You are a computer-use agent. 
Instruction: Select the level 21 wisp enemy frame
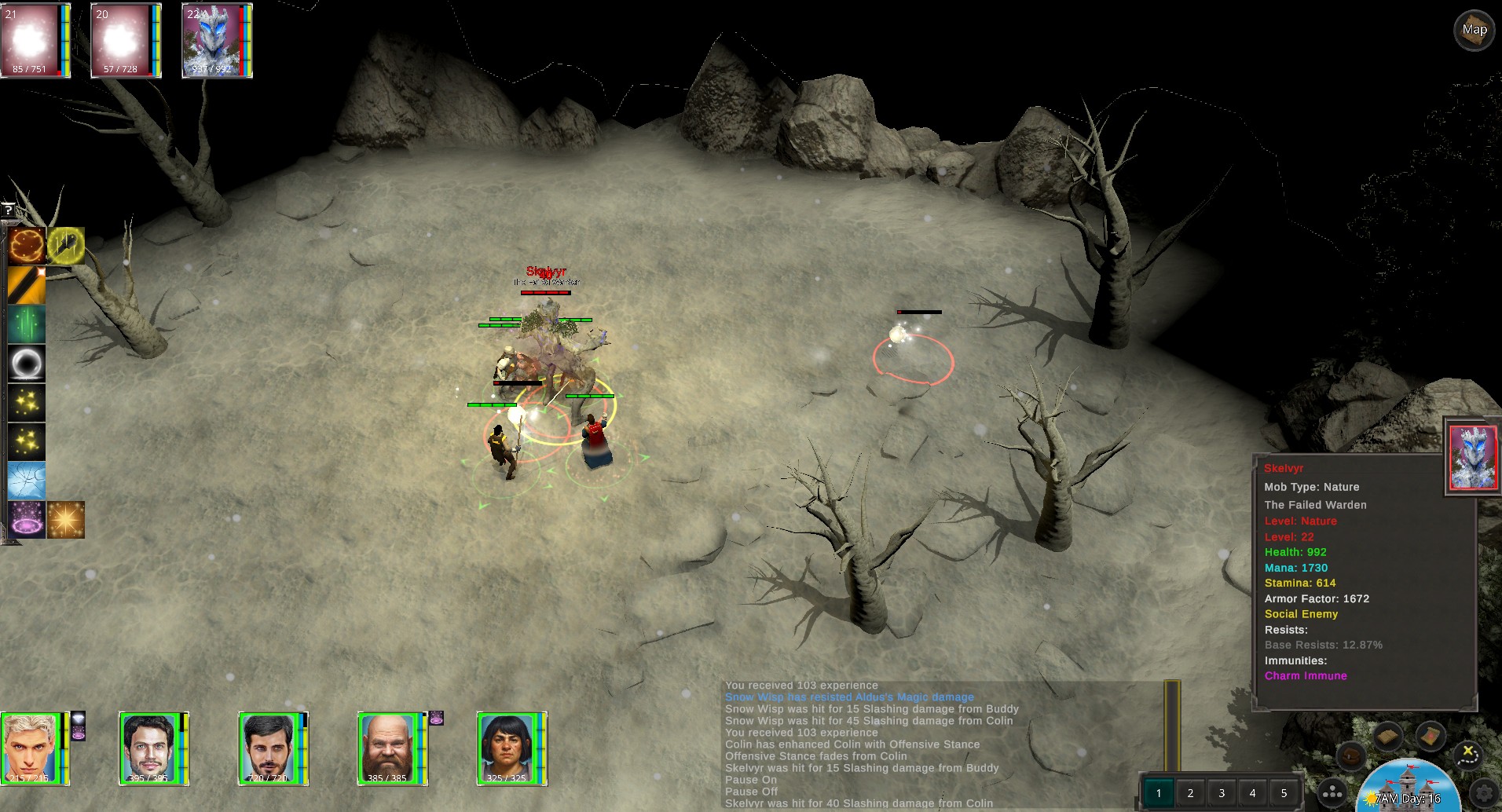(35, 41)
